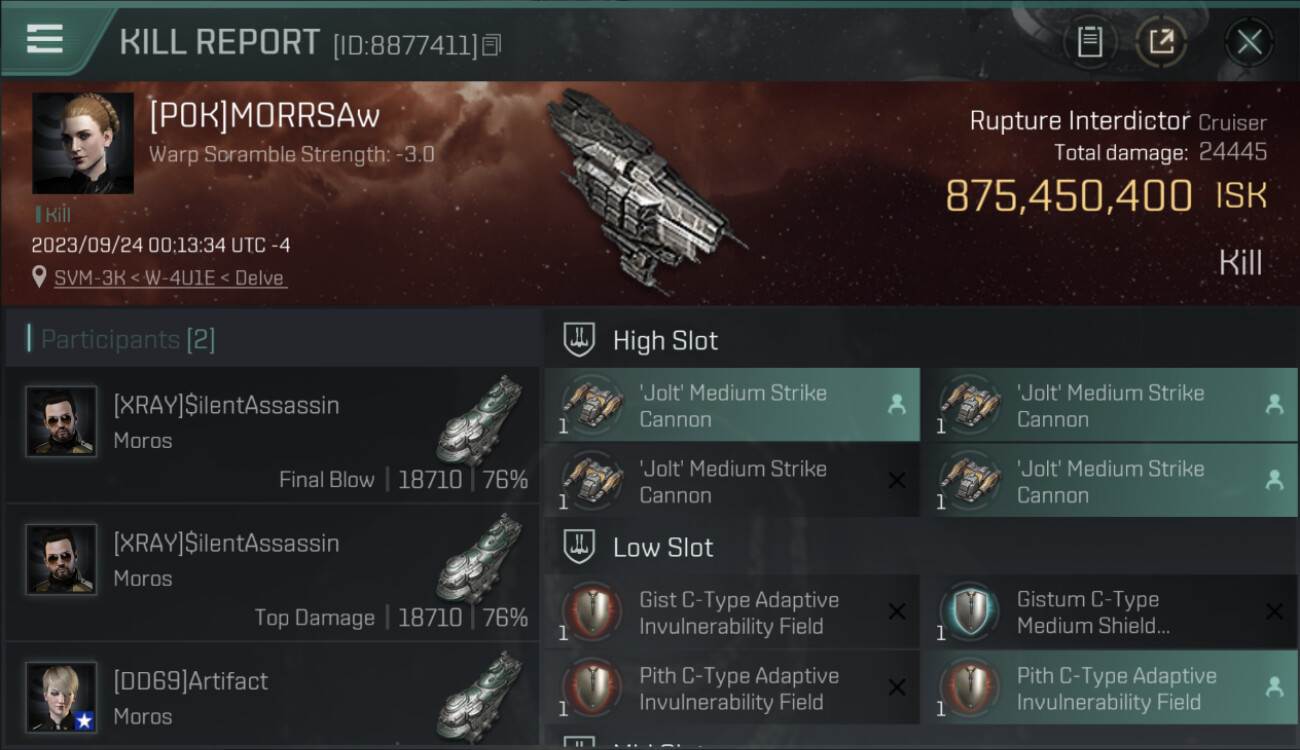Share the kill report externally
The height and width of the screenshot is (750, 1300).
click(x=1160, y=42)
